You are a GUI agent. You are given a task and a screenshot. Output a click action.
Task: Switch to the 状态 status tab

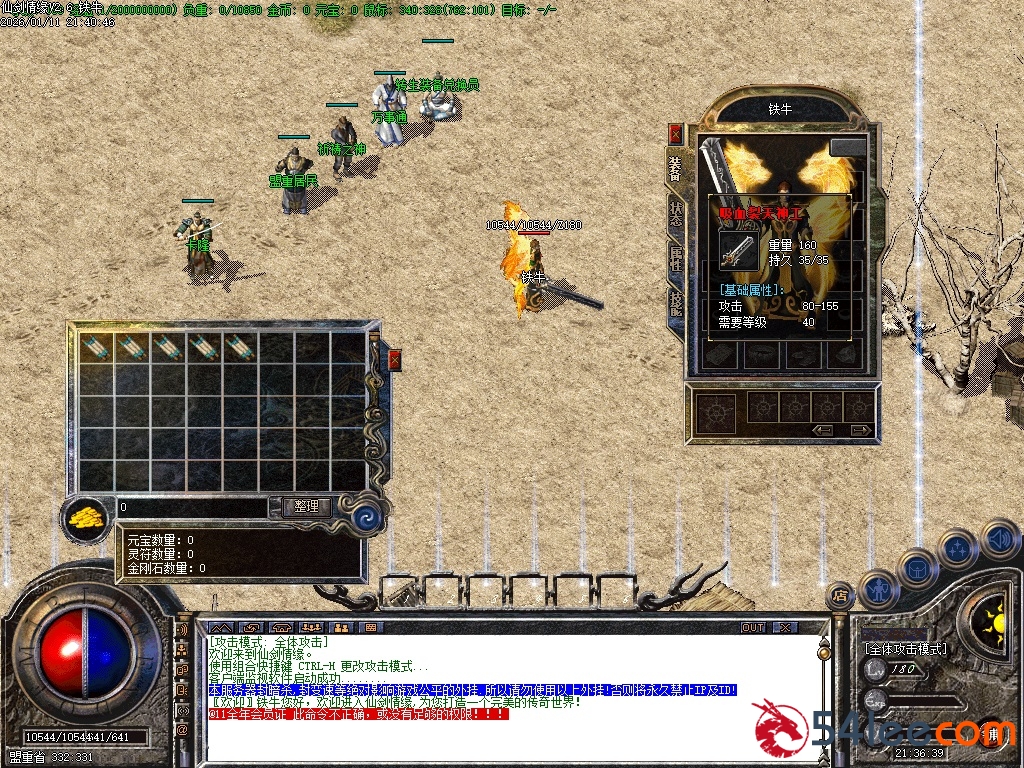pyautogui.click(x=676, y=214)
